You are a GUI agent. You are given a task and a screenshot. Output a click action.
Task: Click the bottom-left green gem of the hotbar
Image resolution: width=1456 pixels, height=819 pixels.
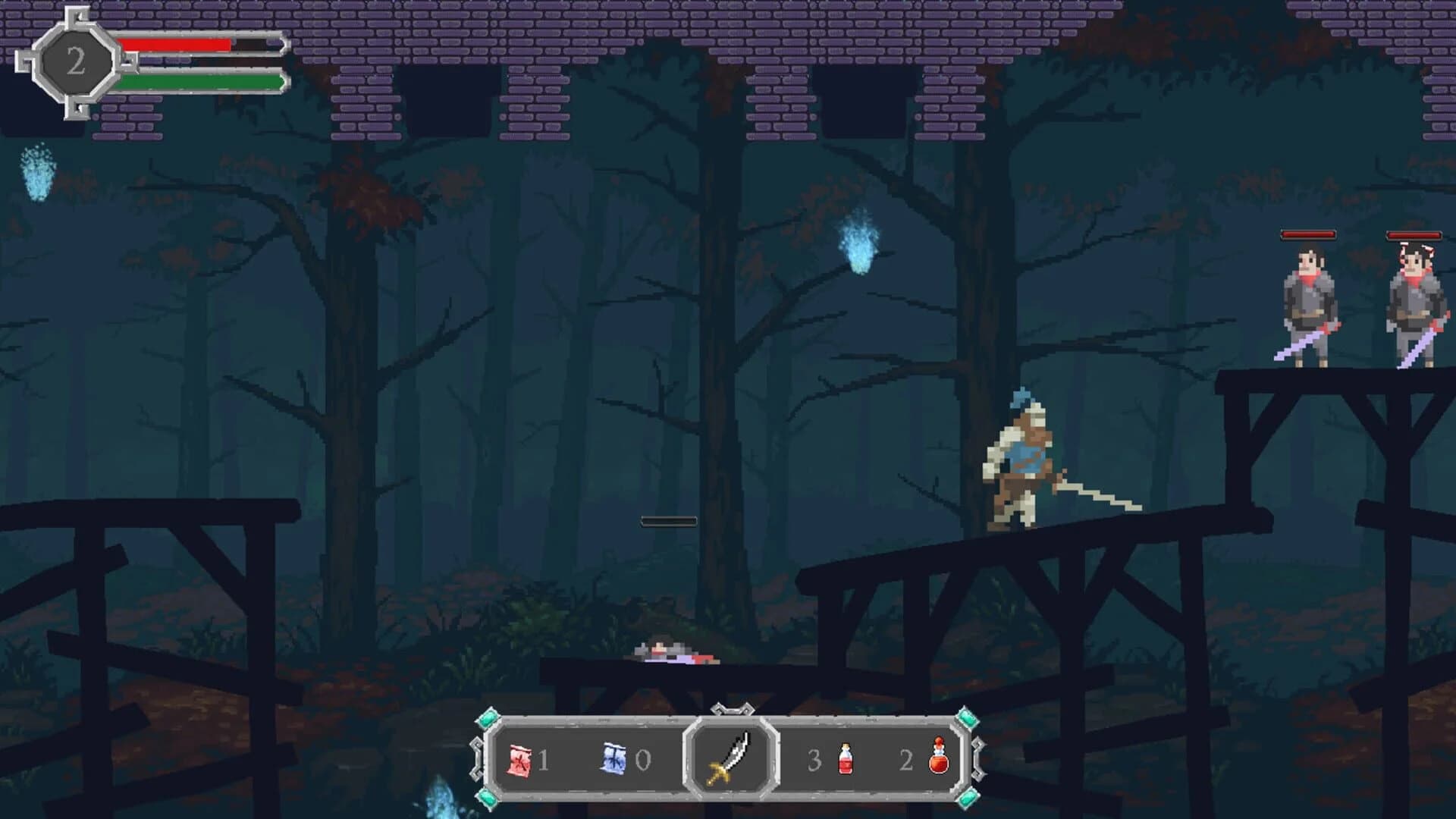coord(486,799)
